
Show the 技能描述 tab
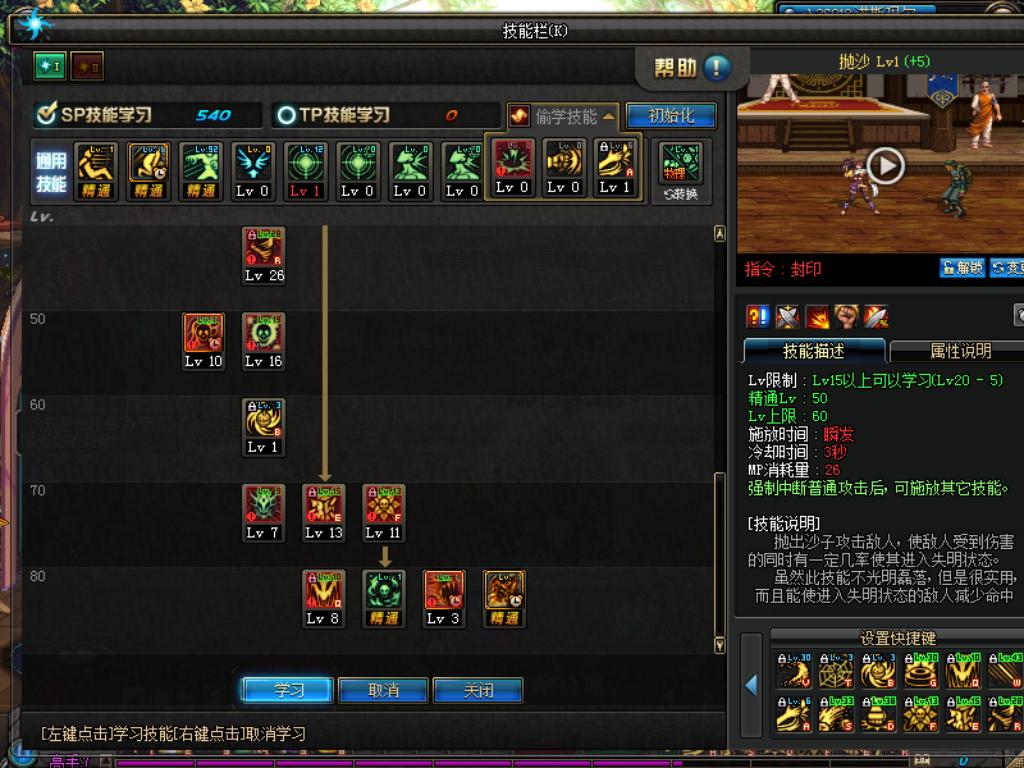point(814,351)
